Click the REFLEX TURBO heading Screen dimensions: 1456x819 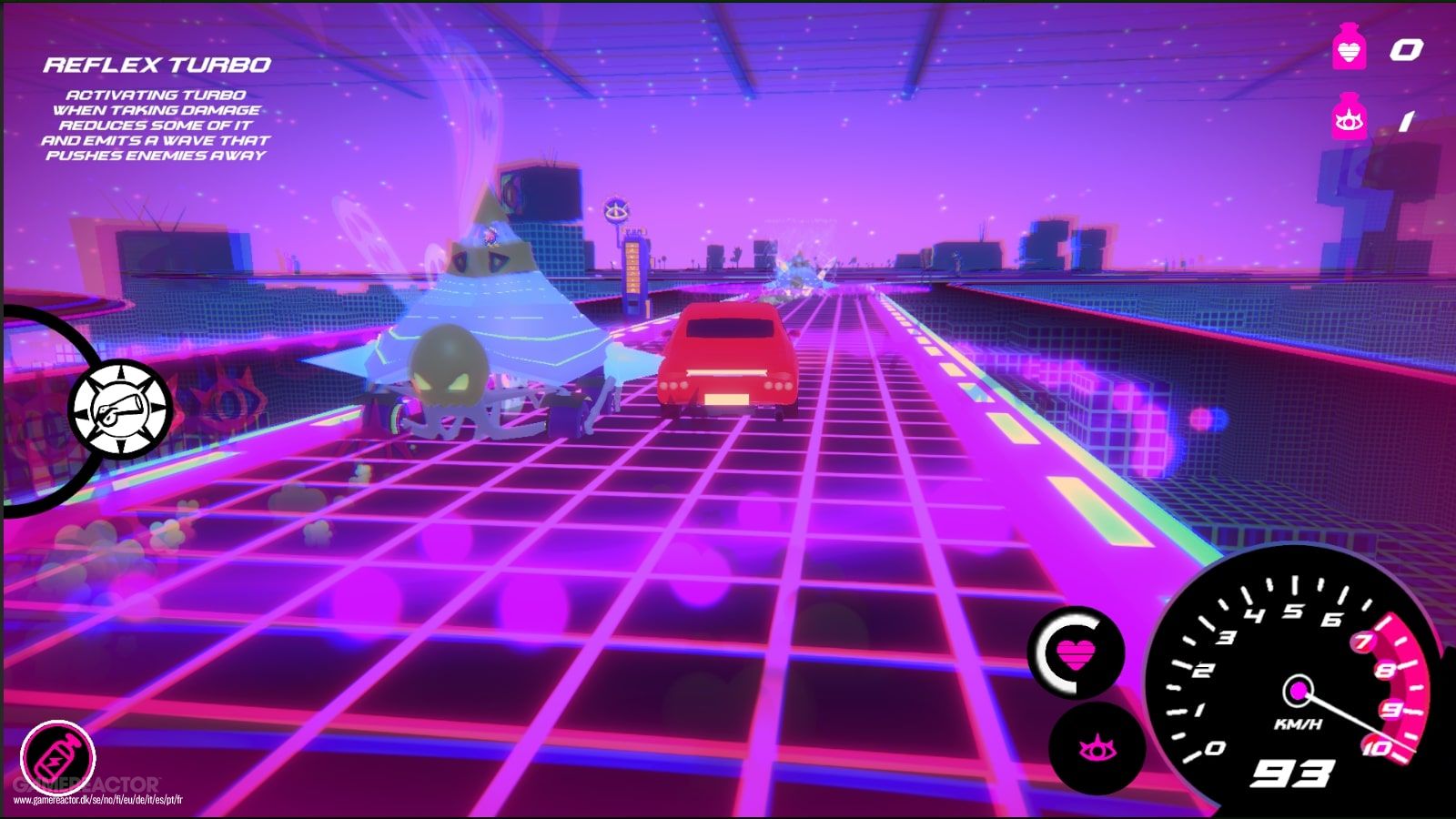coord(158,64)
